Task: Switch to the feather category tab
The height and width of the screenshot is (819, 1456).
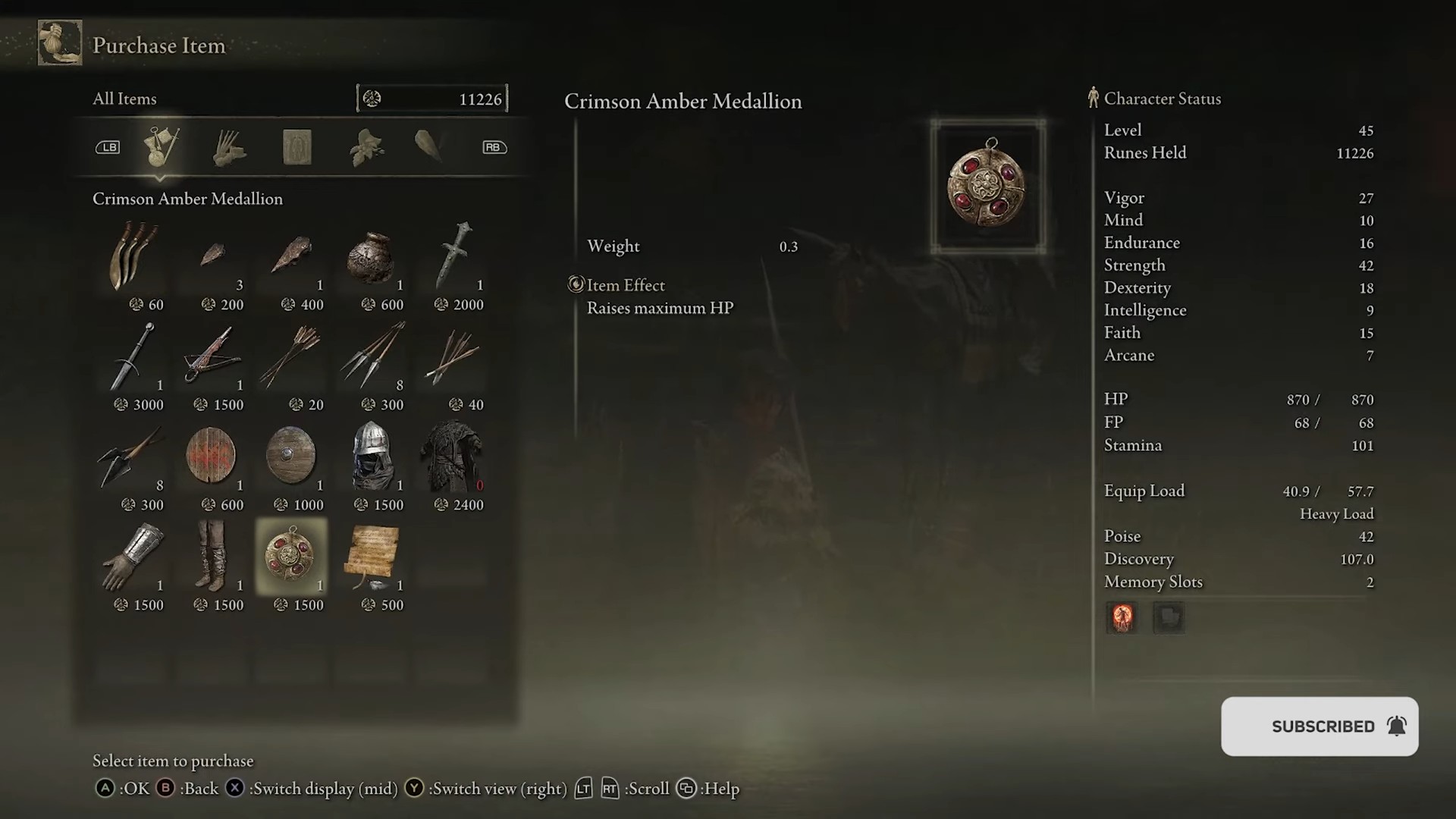Action: (430, 146)
